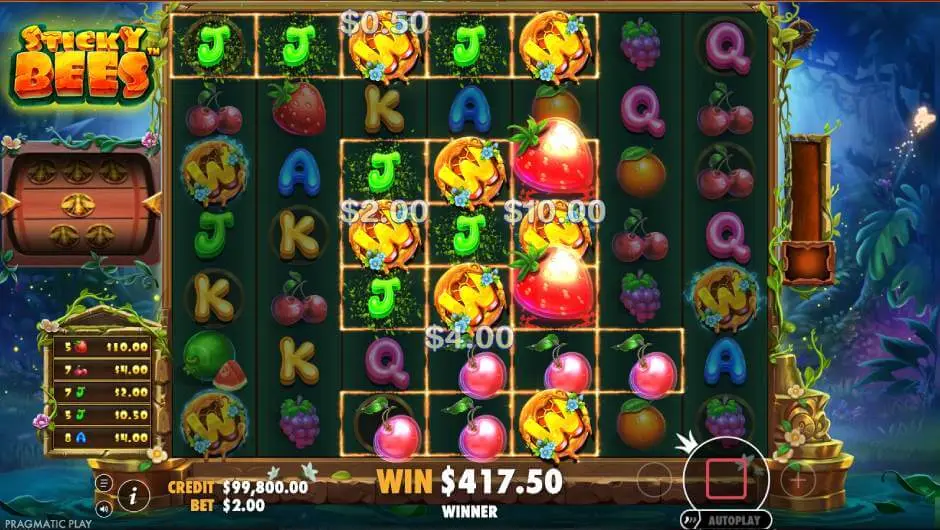Decrease the bet with the minus button
The width and height of the screenshot is (940, 530).
point(654,479)
